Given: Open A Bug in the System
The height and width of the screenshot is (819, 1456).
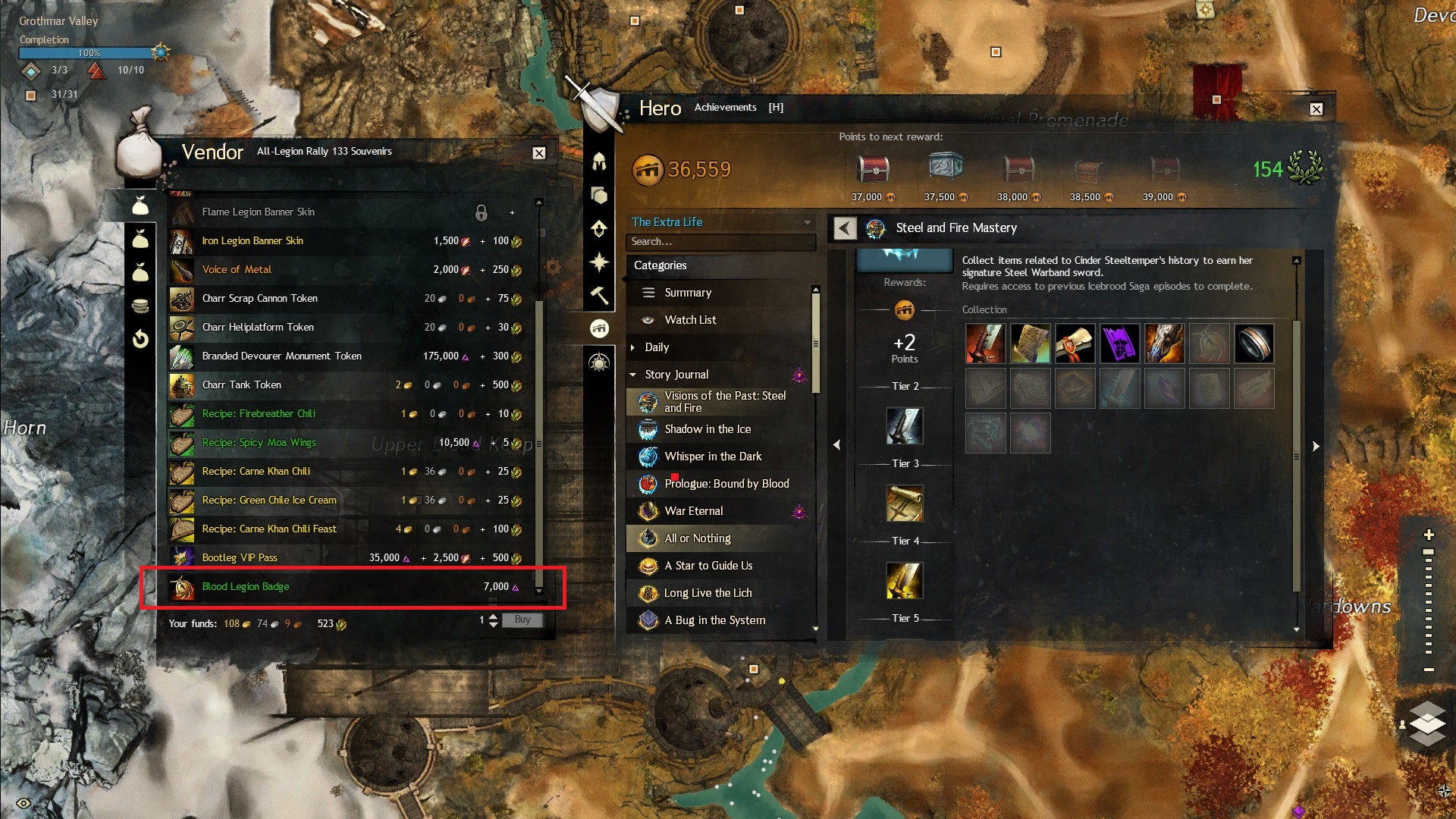Looking at the screenshot, I should 714,620.
